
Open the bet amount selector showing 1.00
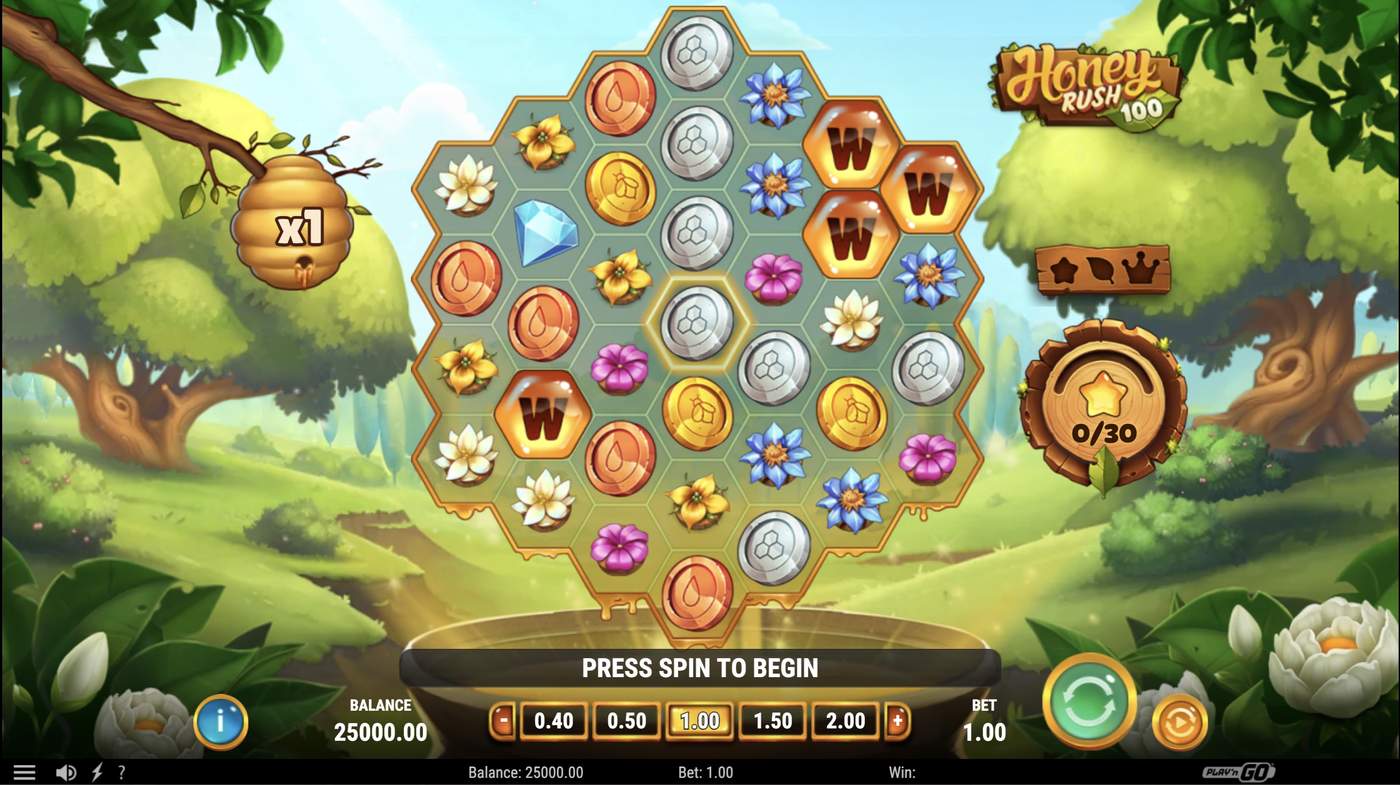(700, 720)
